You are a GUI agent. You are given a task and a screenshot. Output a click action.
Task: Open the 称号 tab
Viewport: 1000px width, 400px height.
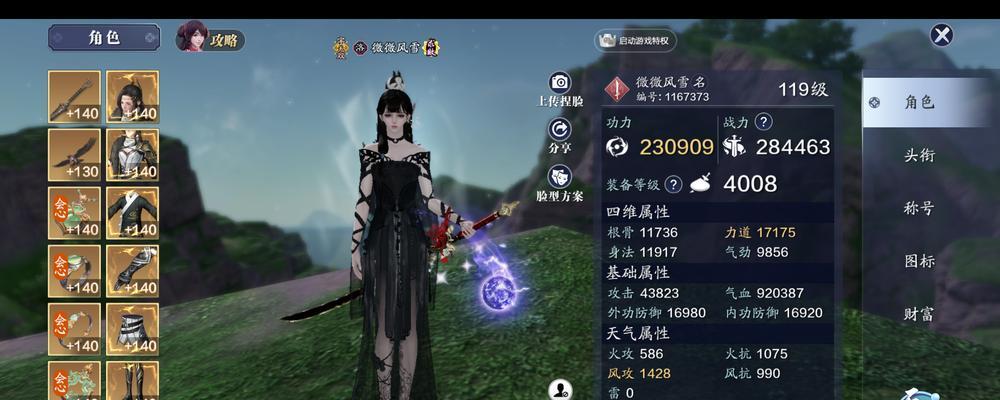pos(919,208)
